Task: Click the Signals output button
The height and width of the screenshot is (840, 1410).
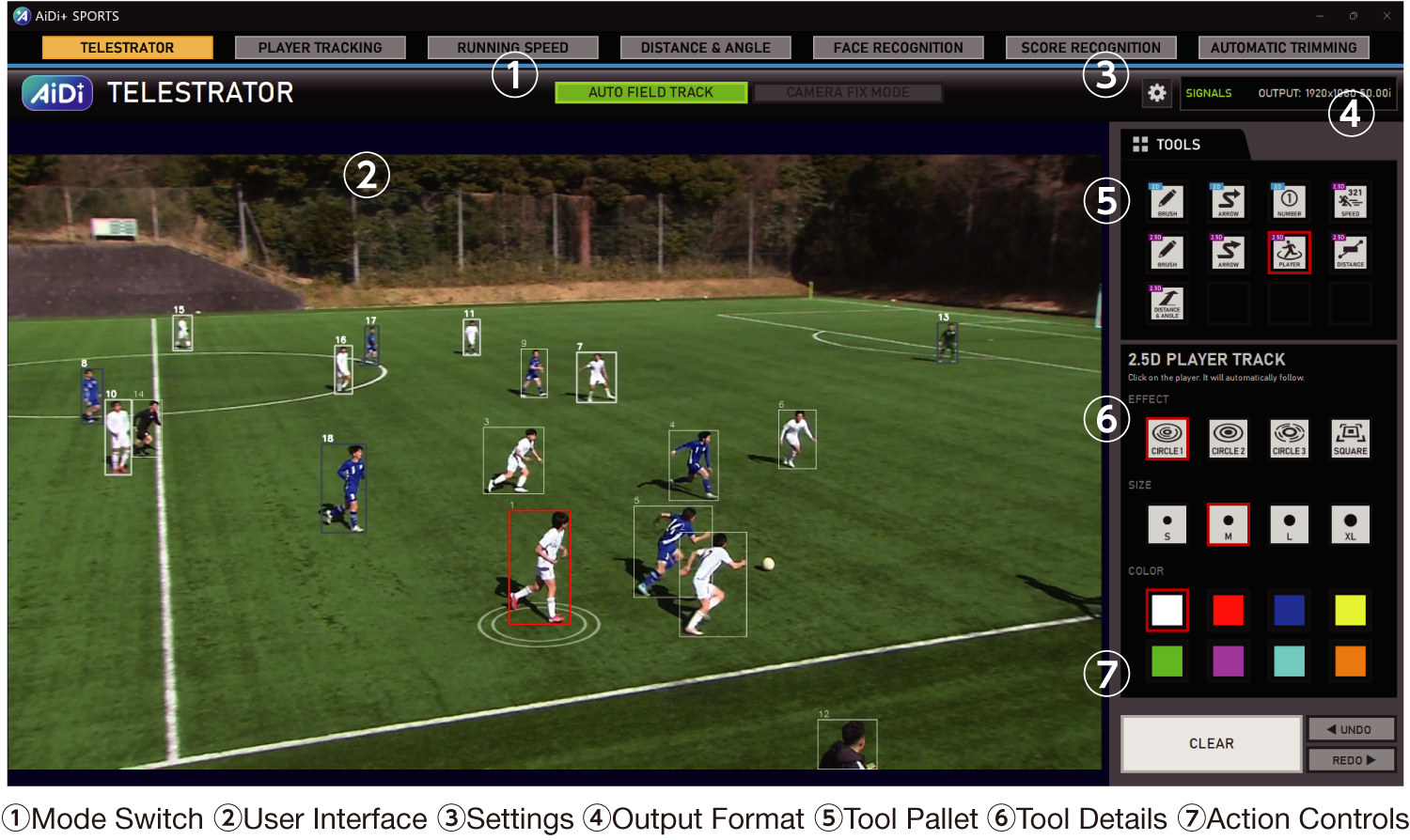Action: (1208, 93)
